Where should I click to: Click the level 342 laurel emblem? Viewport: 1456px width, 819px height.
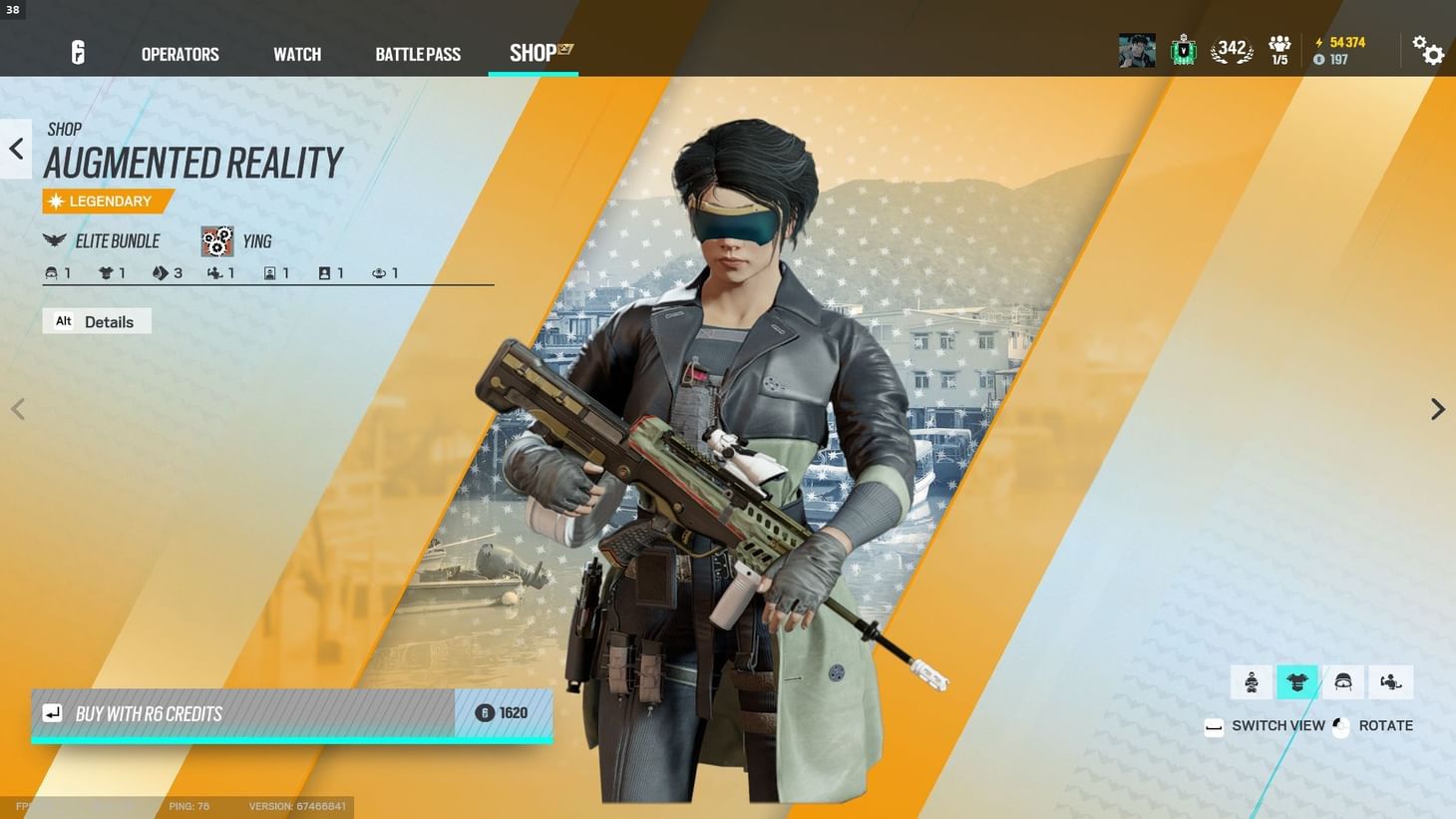[1231, 47]
